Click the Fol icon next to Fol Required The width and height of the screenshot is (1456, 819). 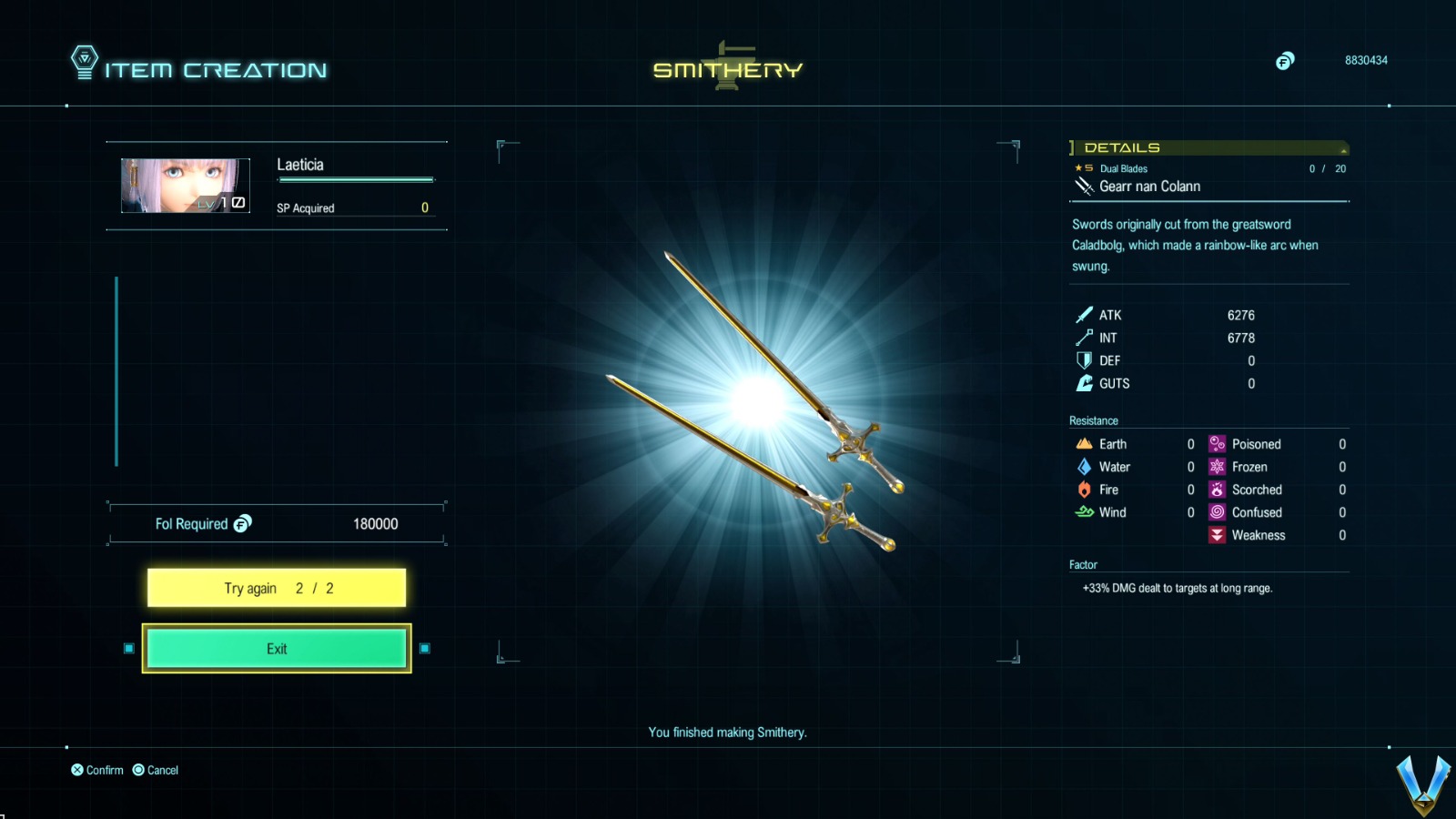pyautogui.click(x=244, y=523)
